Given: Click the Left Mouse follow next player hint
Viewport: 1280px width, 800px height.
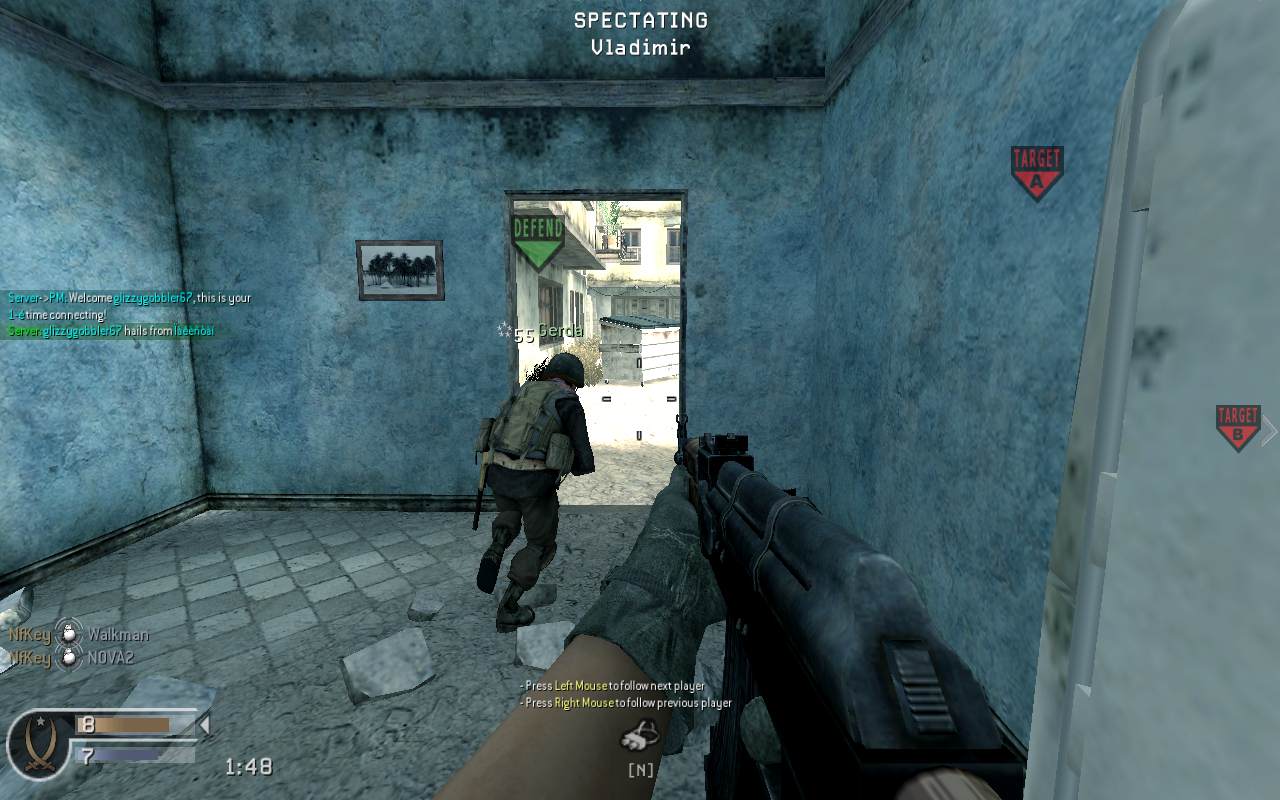Looking at the screenshot, I should pos(611,685).
